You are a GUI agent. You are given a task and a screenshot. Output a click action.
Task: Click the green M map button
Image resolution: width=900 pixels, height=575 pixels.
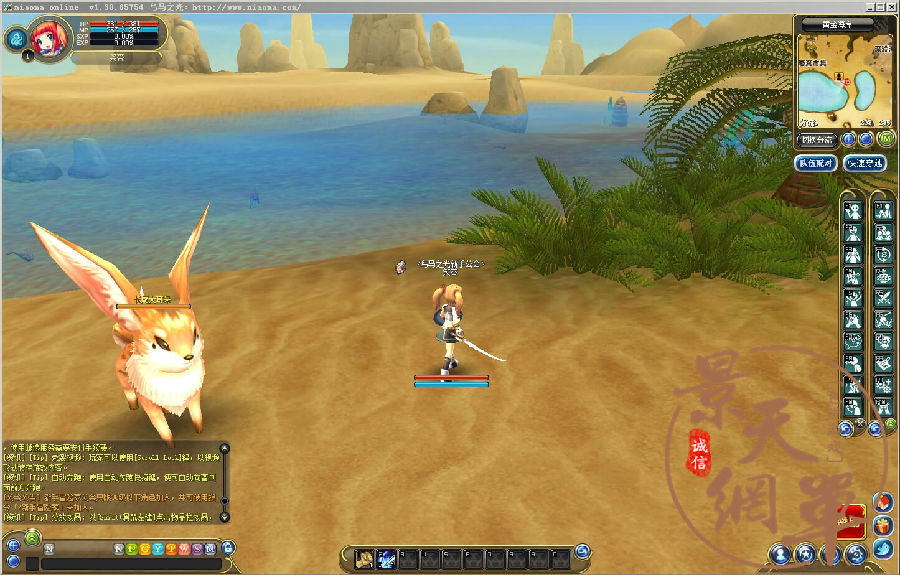(x=886, y=139)
